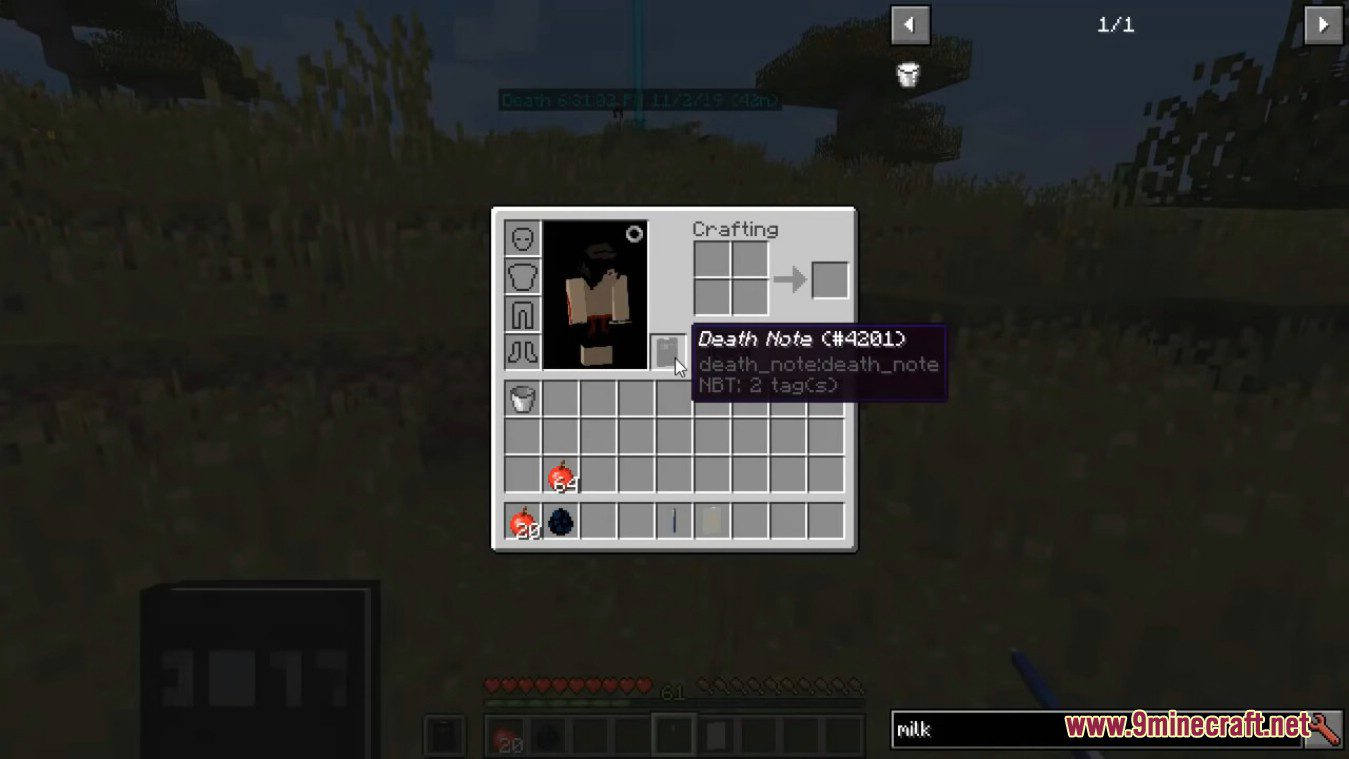Click the milk bucket in the JEI item list
This screenshot has width=1349, height=759.
click(906, 74)
